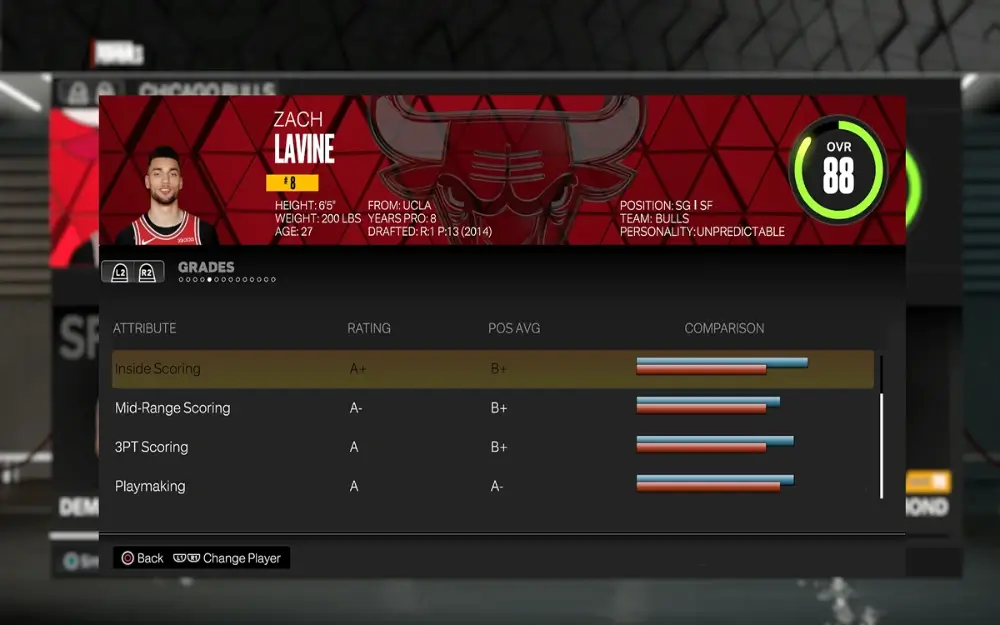Select the Playmaking attribute row

click(492, 486)
